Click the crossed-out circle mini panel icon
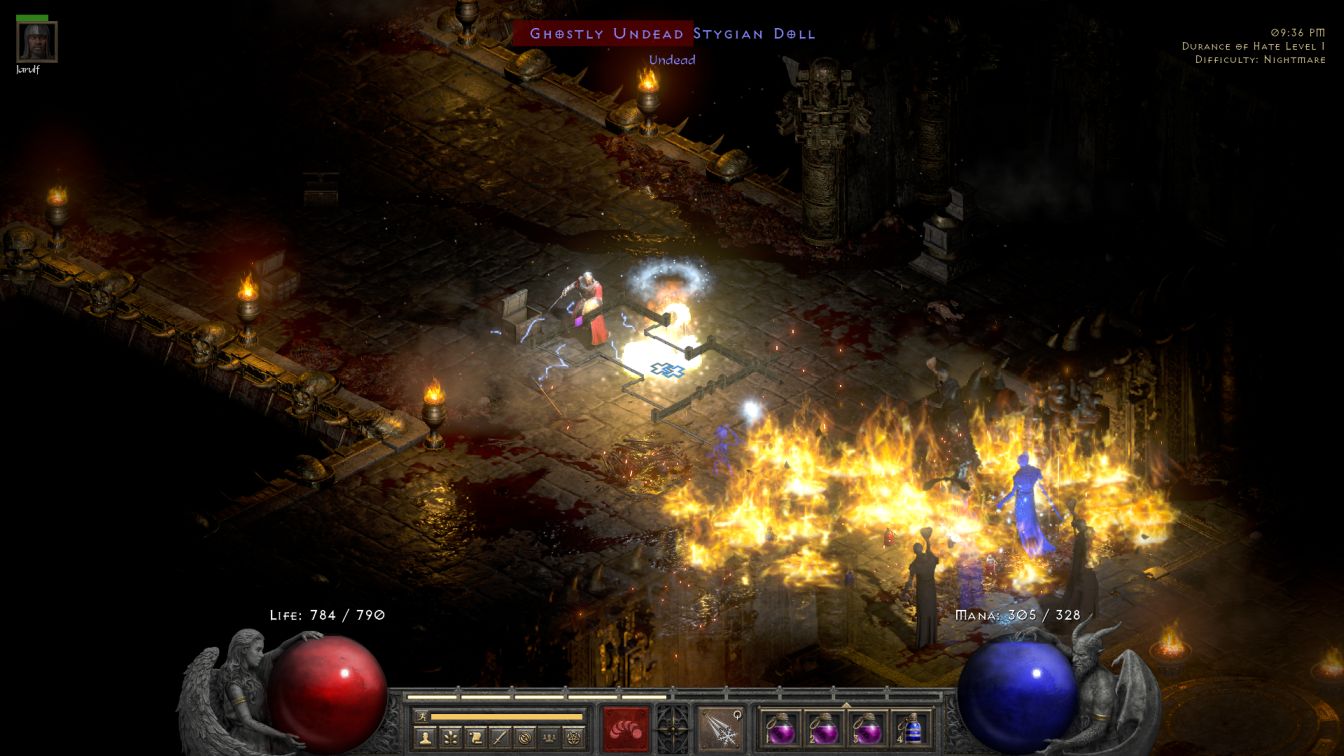Image resolution: width=1344 pixels, height=756 pixels. (x=525, y=737)
